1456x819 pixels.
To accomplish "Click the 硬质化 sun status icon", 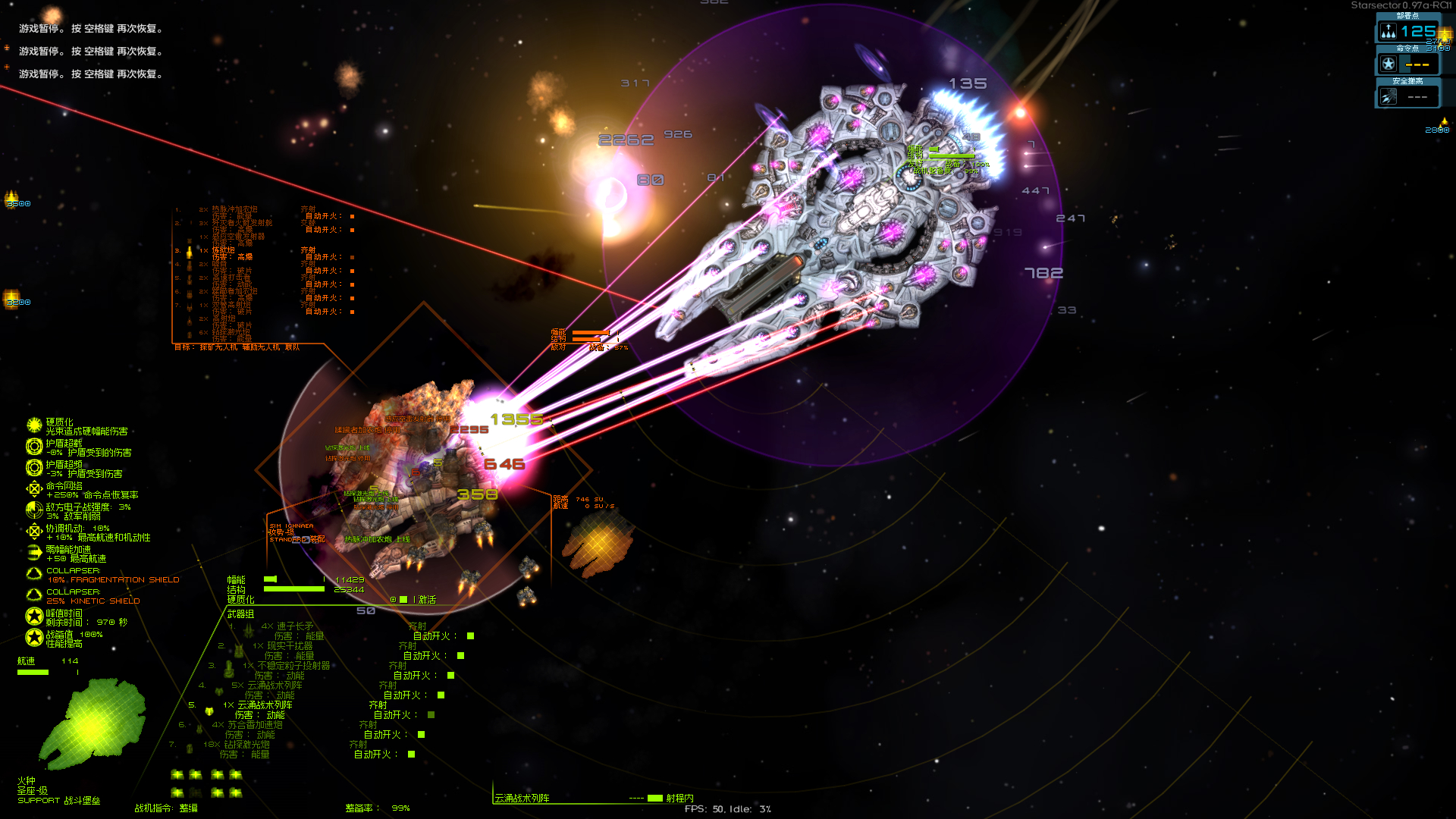I will tap(34, 425).
